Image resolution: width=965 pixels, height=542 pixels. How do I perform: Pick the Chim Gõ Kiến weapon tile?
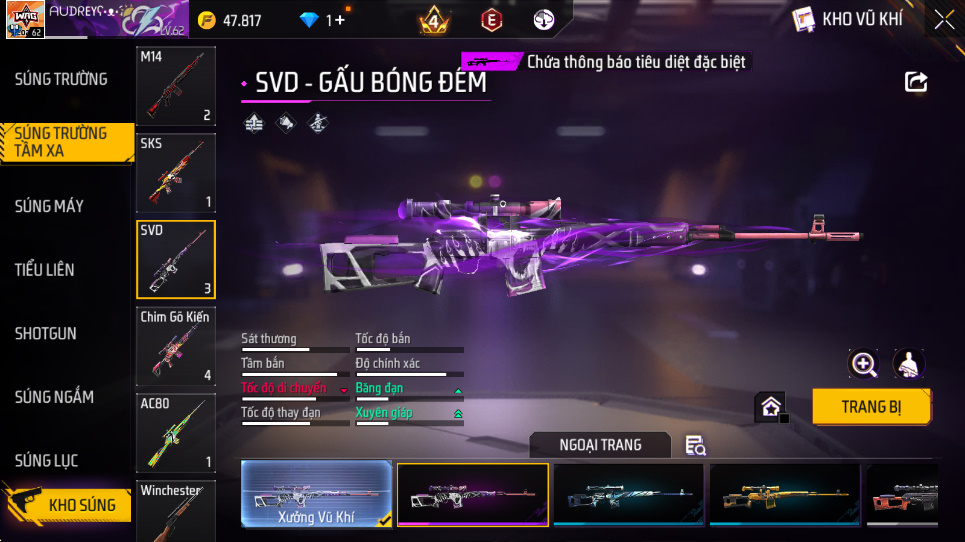coord(176,346)
